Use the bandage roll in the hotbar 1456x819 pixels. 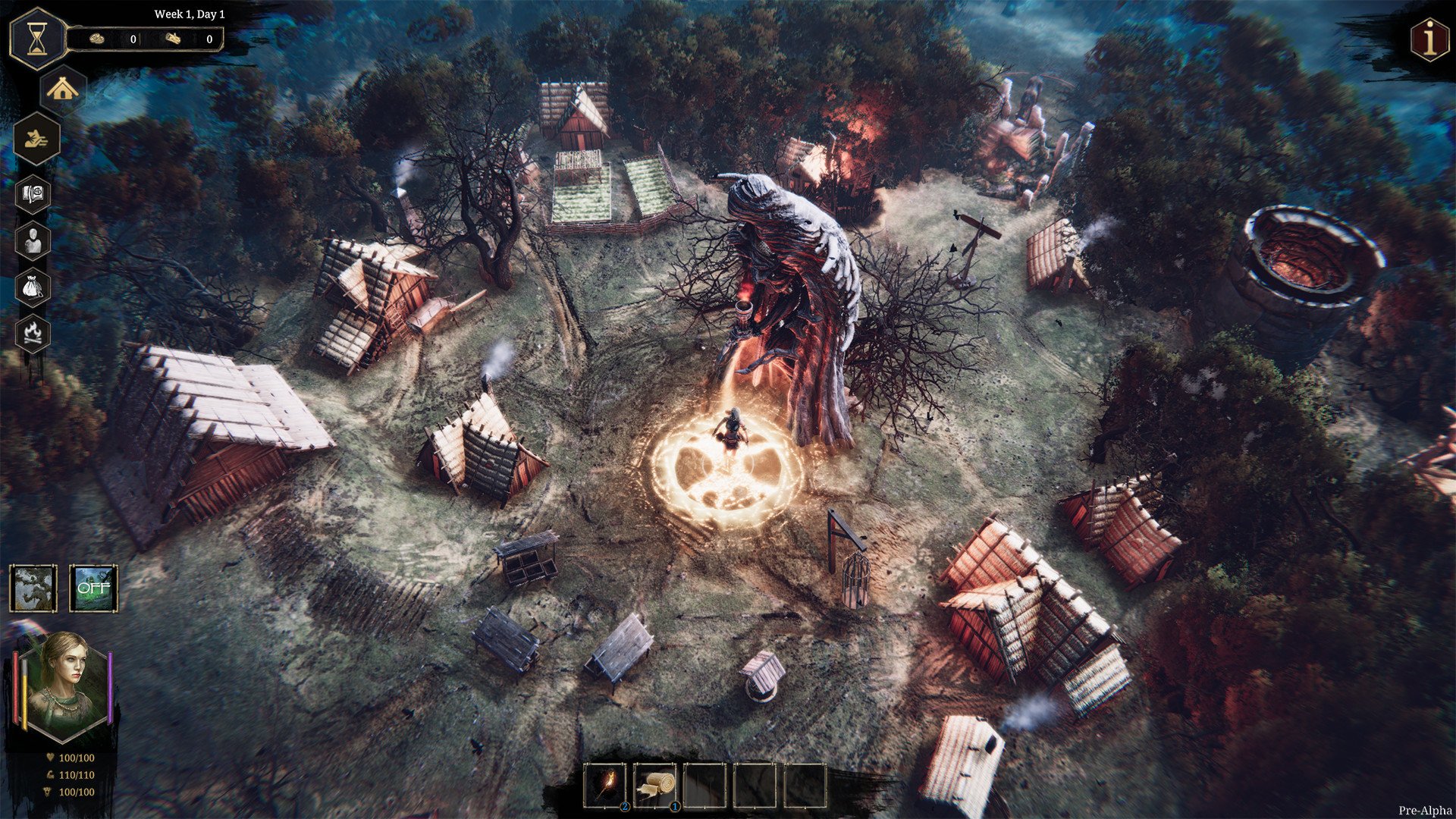pyautogui.click(x=655, y=786)
